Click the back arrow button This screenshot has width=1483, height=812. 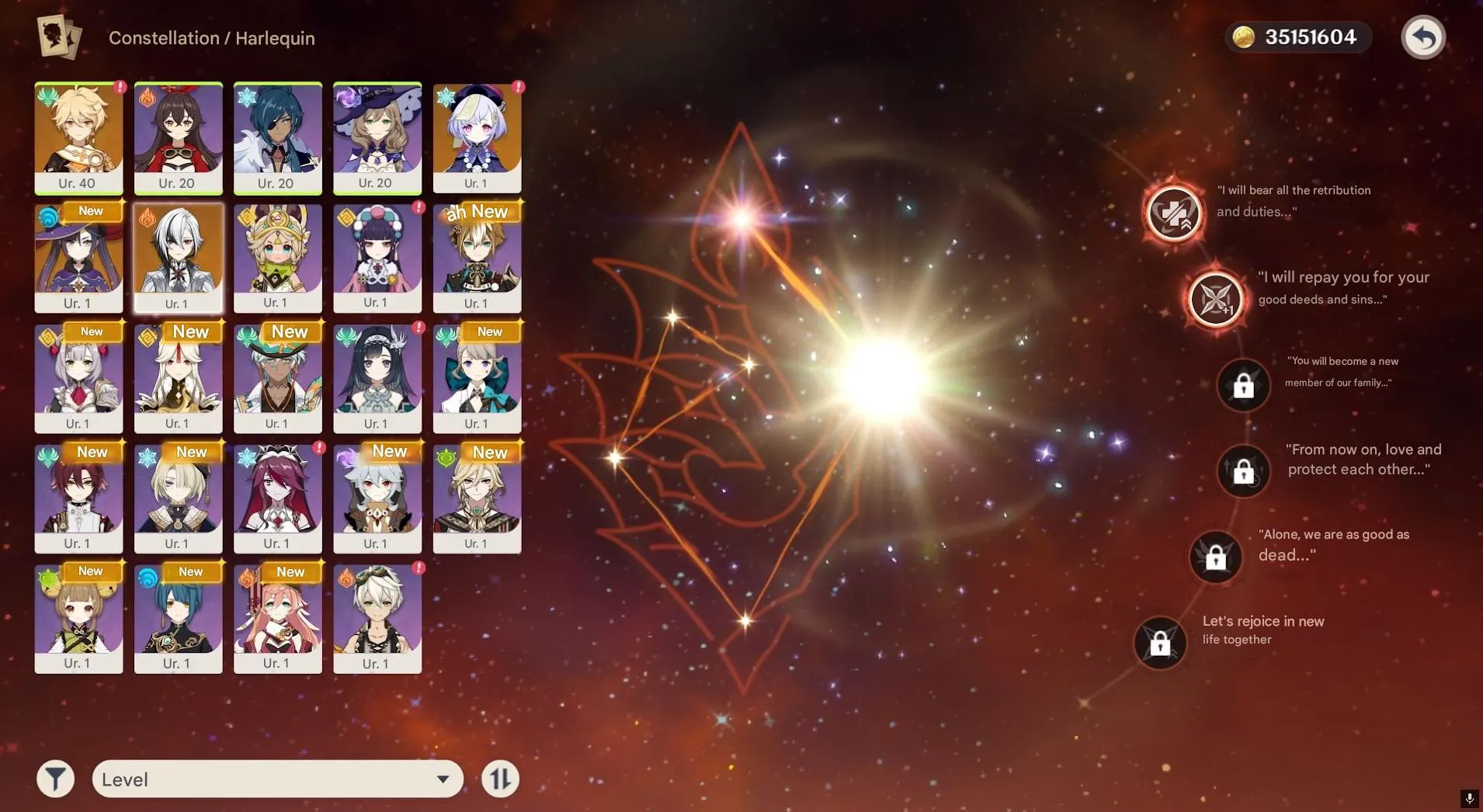pos(1424,36)
